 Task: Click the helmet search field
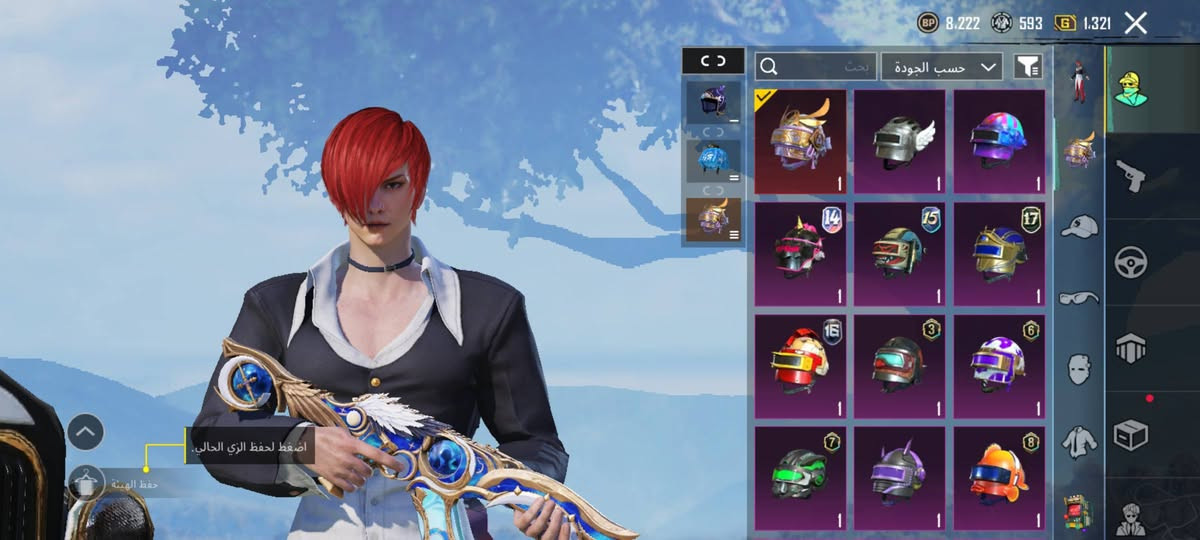coord(816,67)
